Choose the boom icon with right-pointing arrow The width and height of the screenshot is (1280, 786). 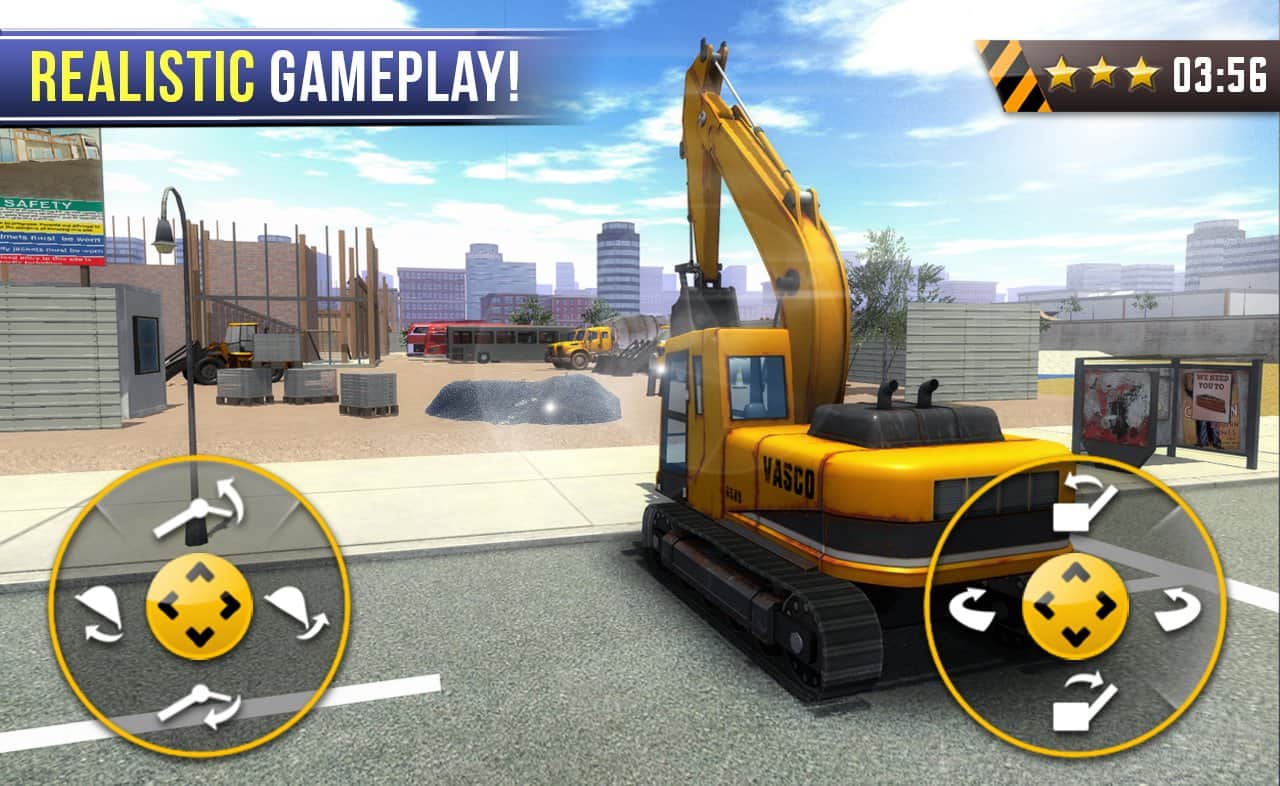[x=1084, y=702]
